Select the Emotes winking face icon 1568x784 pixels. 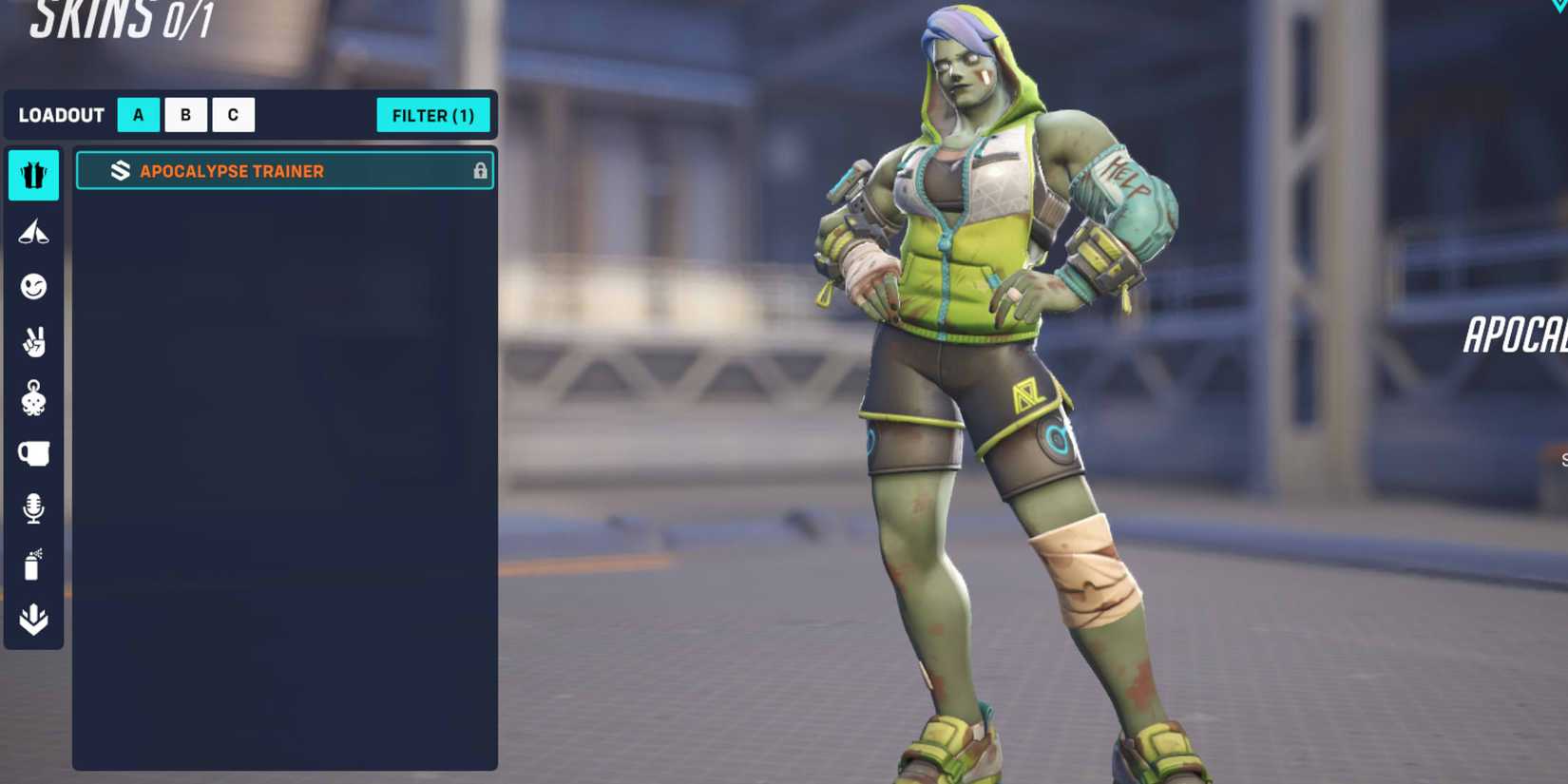pyautogui.click(x=34, y=287)
